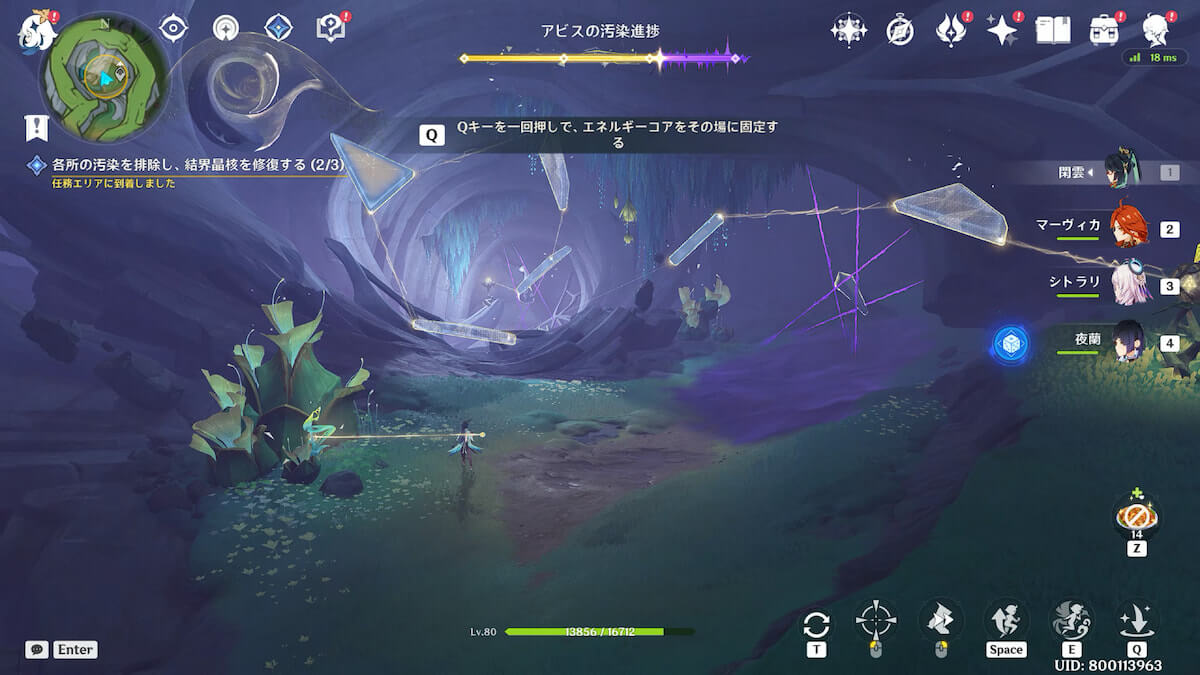Screen dimensions: 1200x675
Task: Open the winged events icon
Action: 950,30
